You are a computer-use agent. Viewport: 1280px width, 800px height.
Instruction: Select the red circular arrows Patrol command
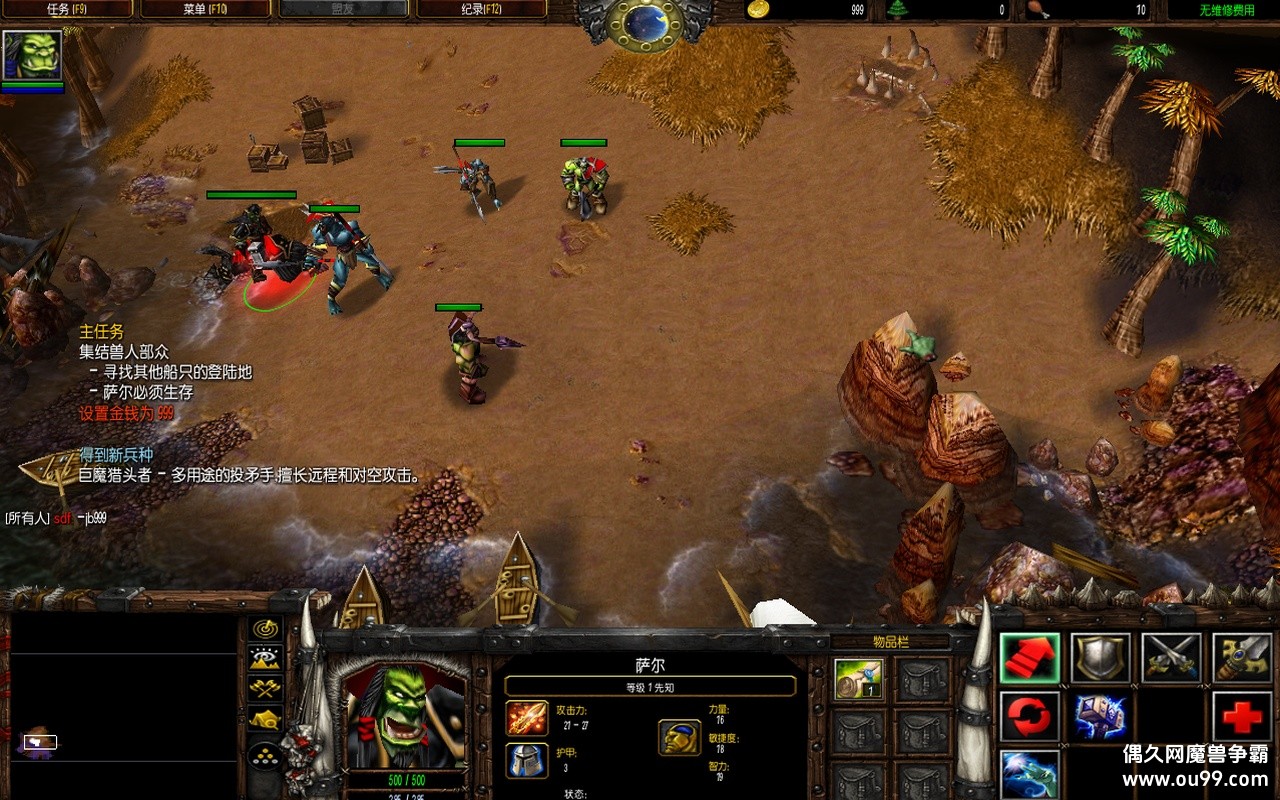(1029, 716)
